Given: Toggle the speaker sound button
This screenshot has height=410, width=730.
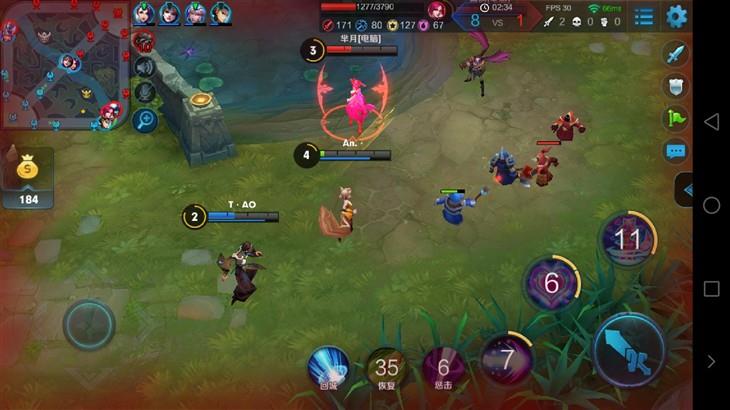Looking at the screenshot, I should pyautogui.click(x=144, y=67).
